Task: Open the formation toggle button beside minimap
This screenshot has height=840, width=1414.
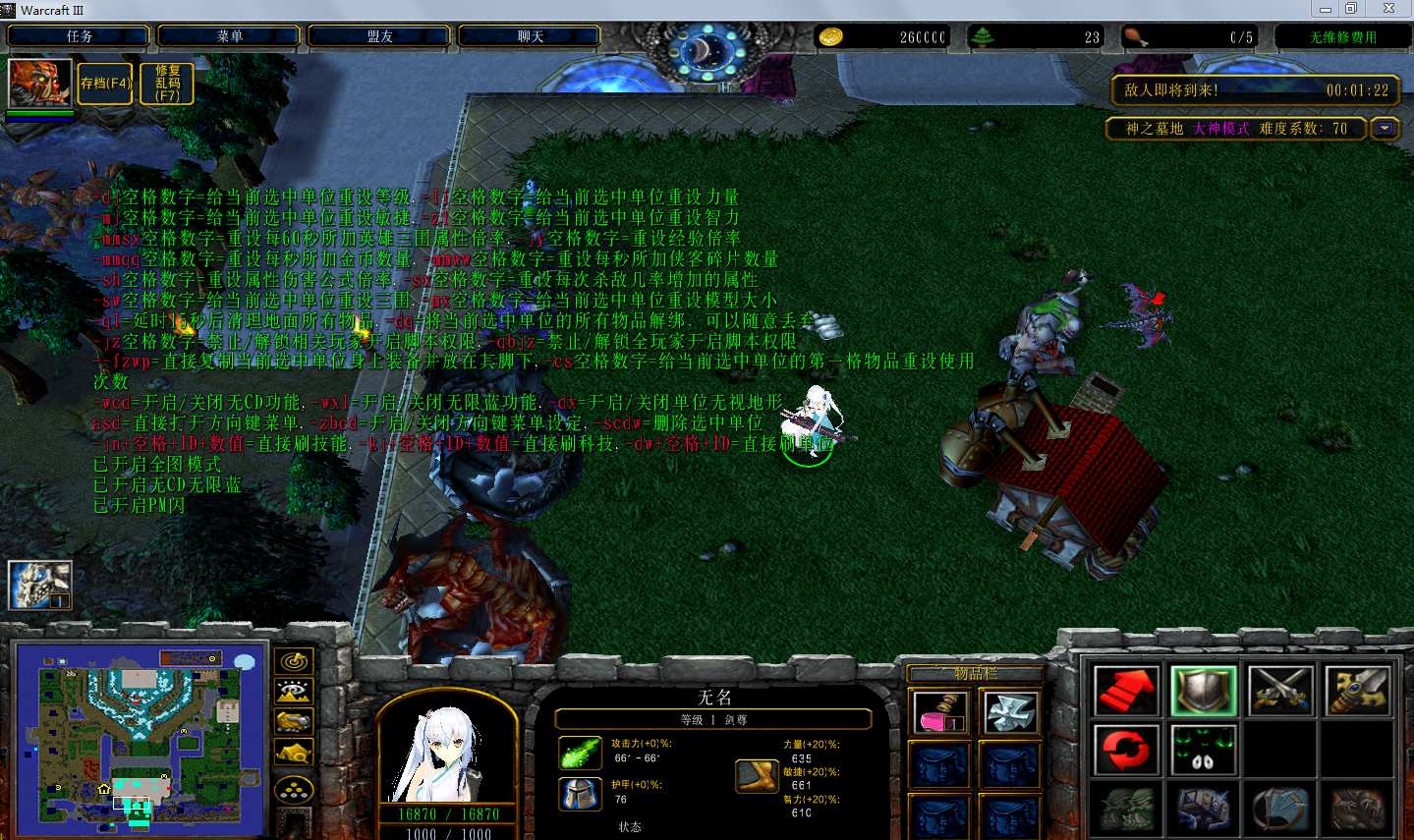Action: coord(295,789)
